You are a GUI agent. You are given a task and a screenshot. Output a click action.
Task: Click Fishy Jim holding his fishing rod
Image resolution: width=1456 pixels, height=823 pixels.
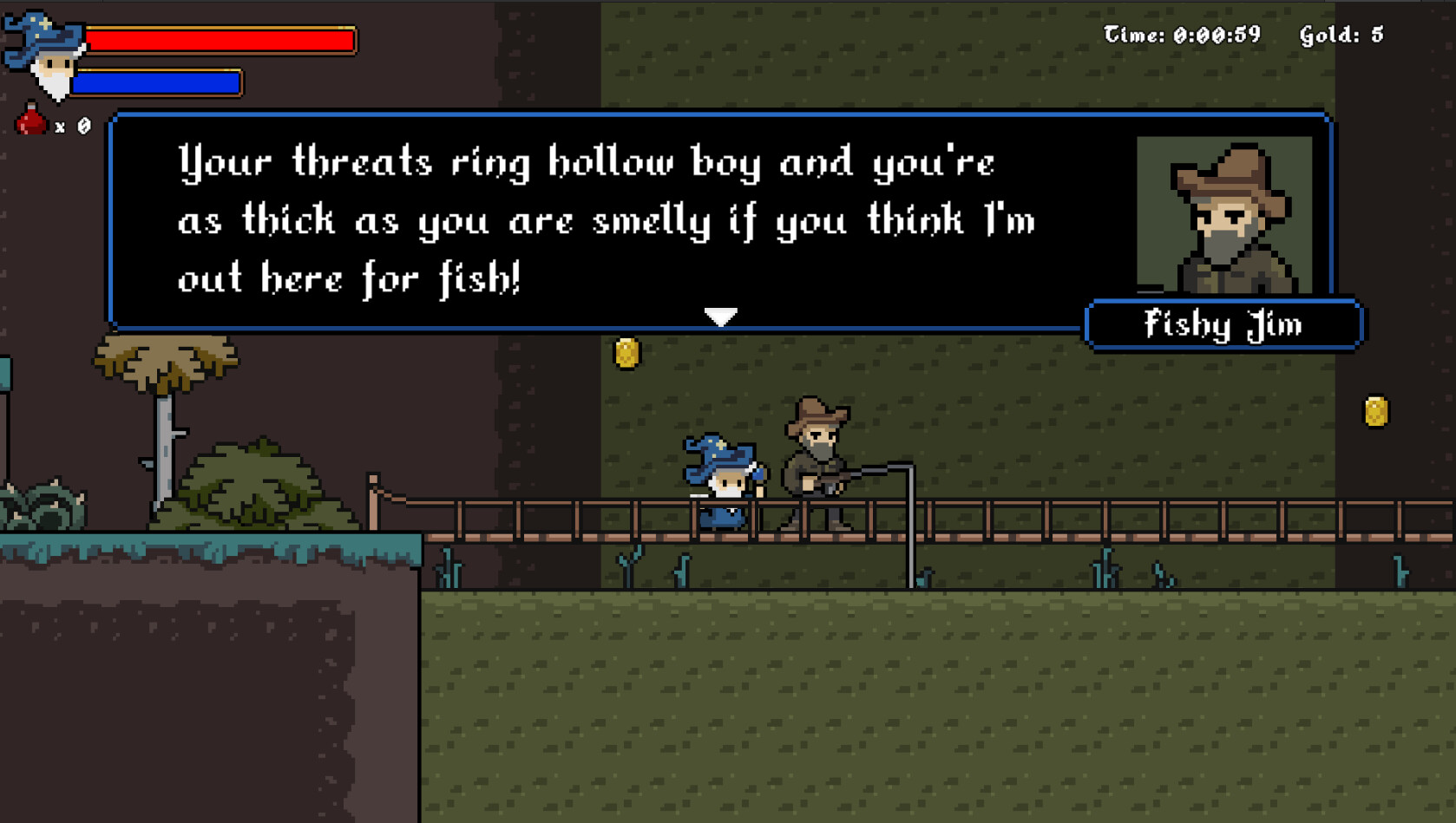816,460
